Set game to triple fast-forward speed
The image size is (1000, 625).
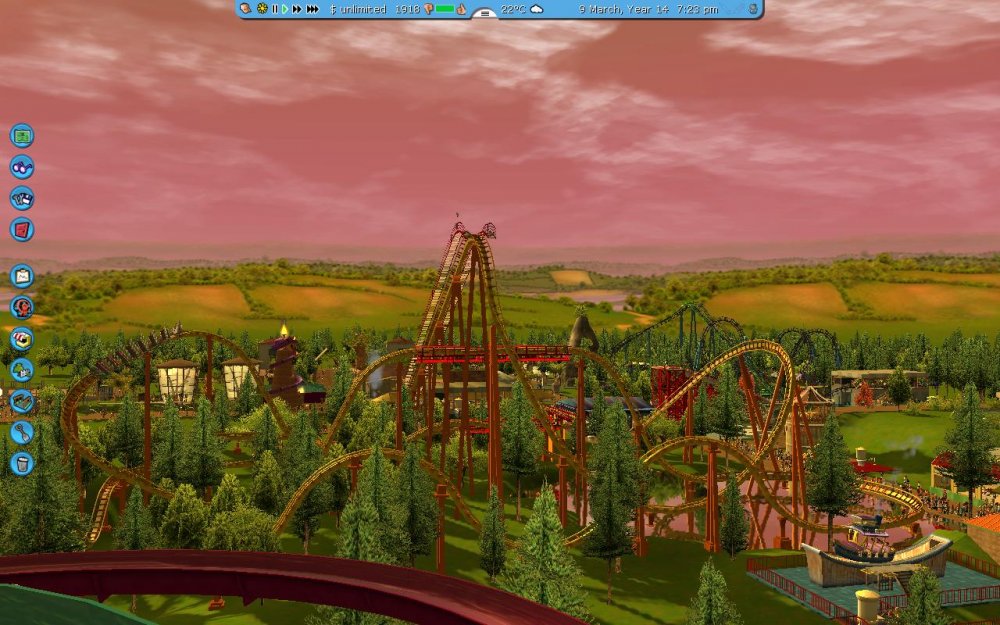click(x=313, y=9)
